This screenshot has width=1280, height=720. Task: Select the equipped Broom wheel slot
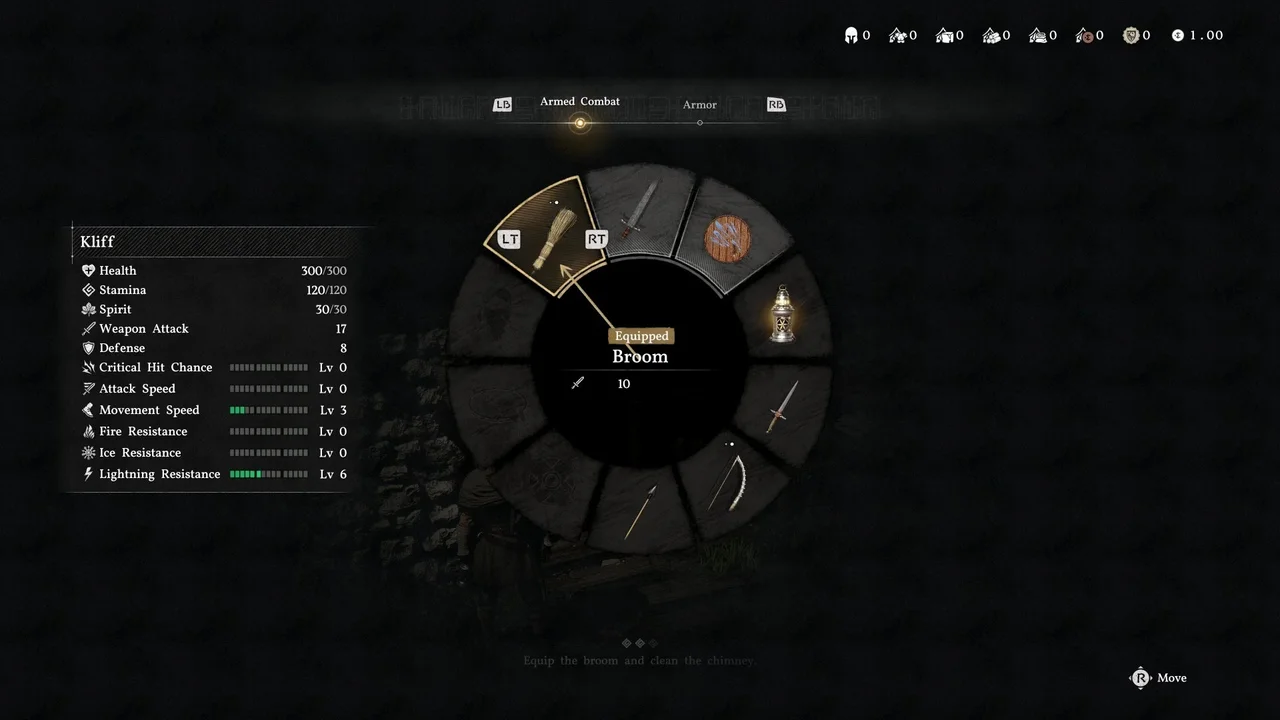click(x=546, y=236)
